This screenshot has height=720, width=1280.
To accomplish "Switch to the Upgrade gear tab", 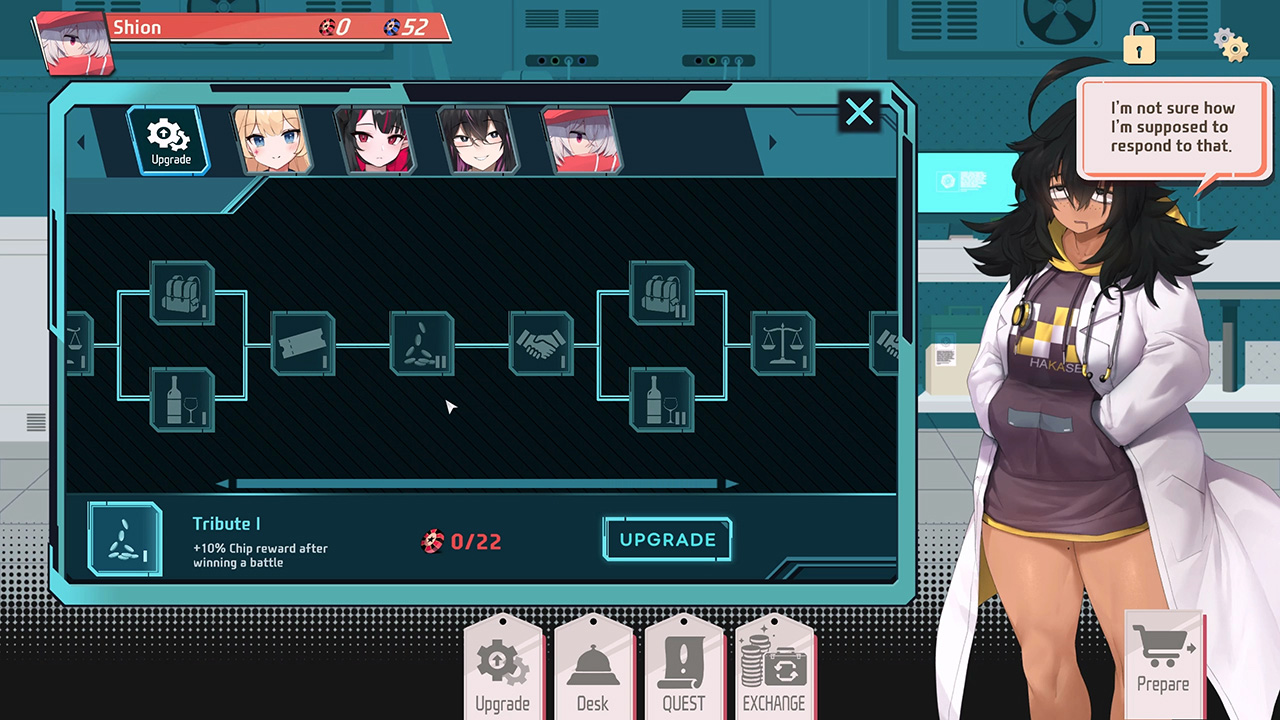I will pyautogui.click(x=169, y=141).
